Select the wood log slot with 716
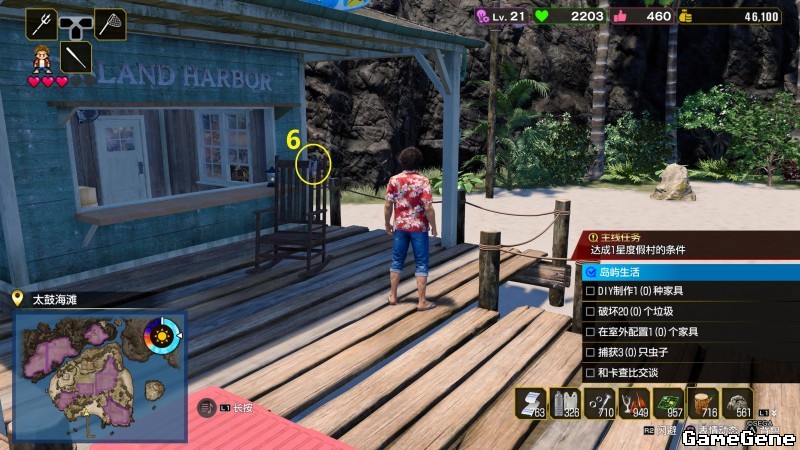The image size is (800, 450). 703,403
